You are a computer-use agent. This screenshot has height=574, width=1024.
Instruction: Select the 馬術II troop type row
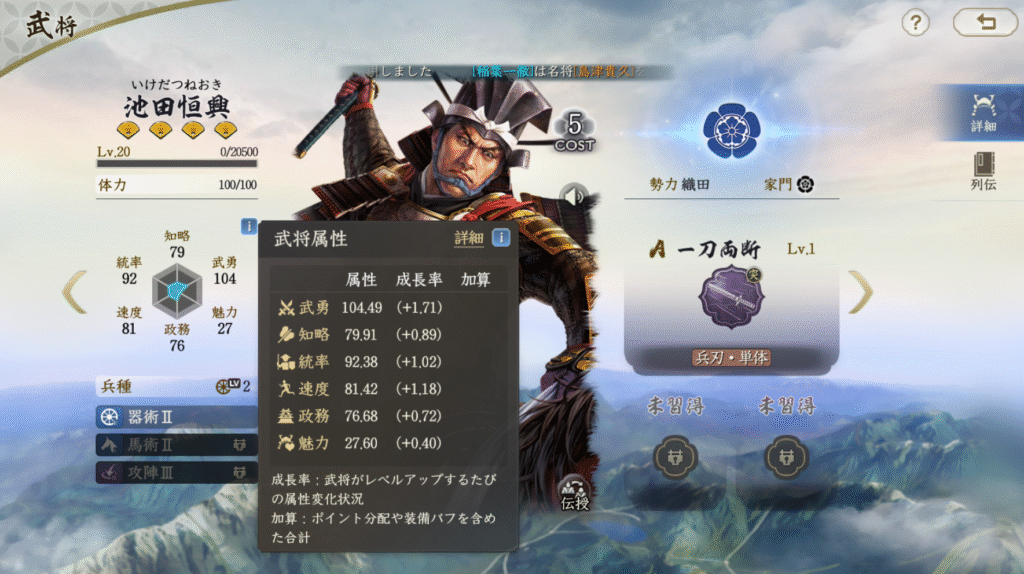point(176,444)
